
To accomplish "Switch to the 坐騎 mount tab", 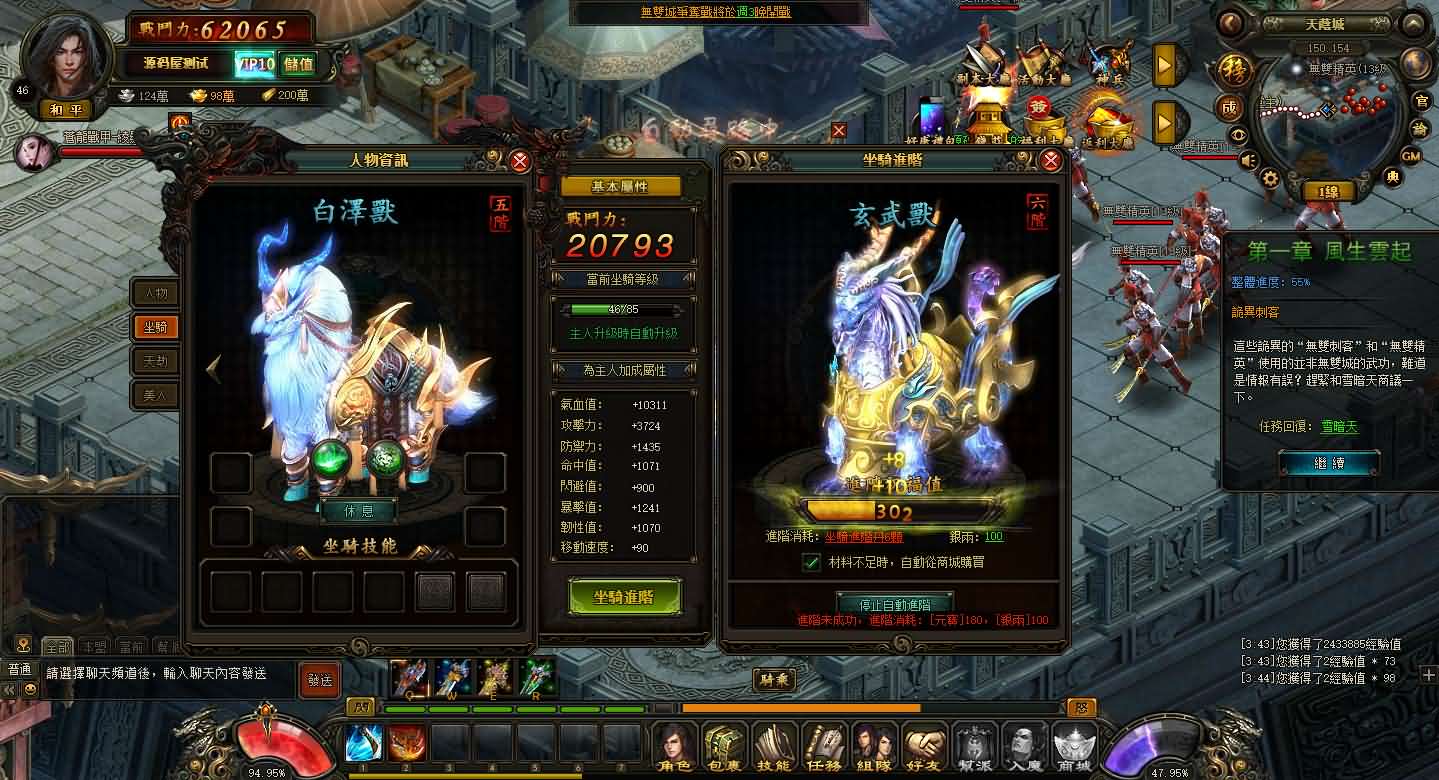I will point(155,328).
